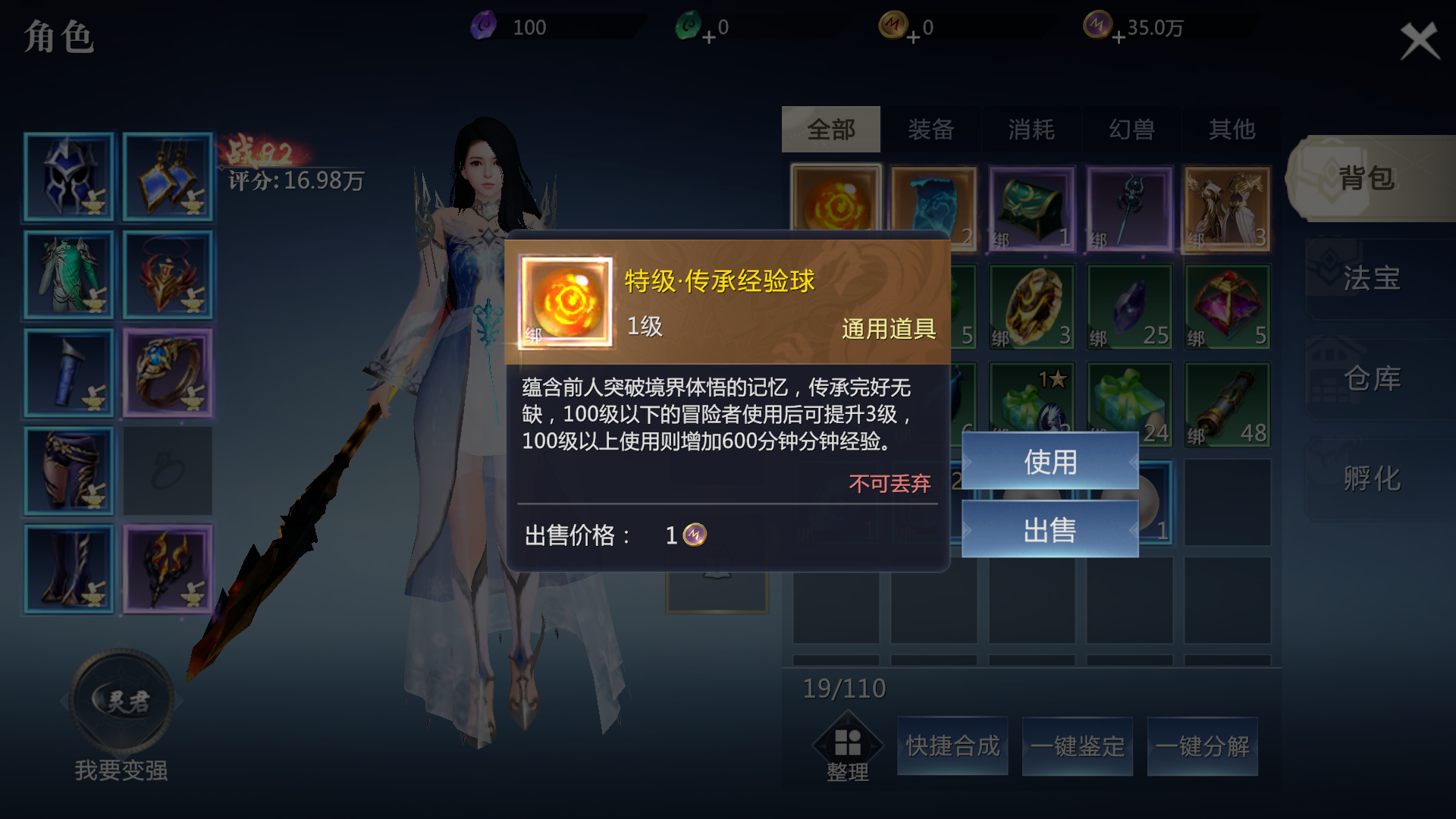Click the purple currency icon at the top
This screenshot has width=1456, height=819.
pos(484,24)
